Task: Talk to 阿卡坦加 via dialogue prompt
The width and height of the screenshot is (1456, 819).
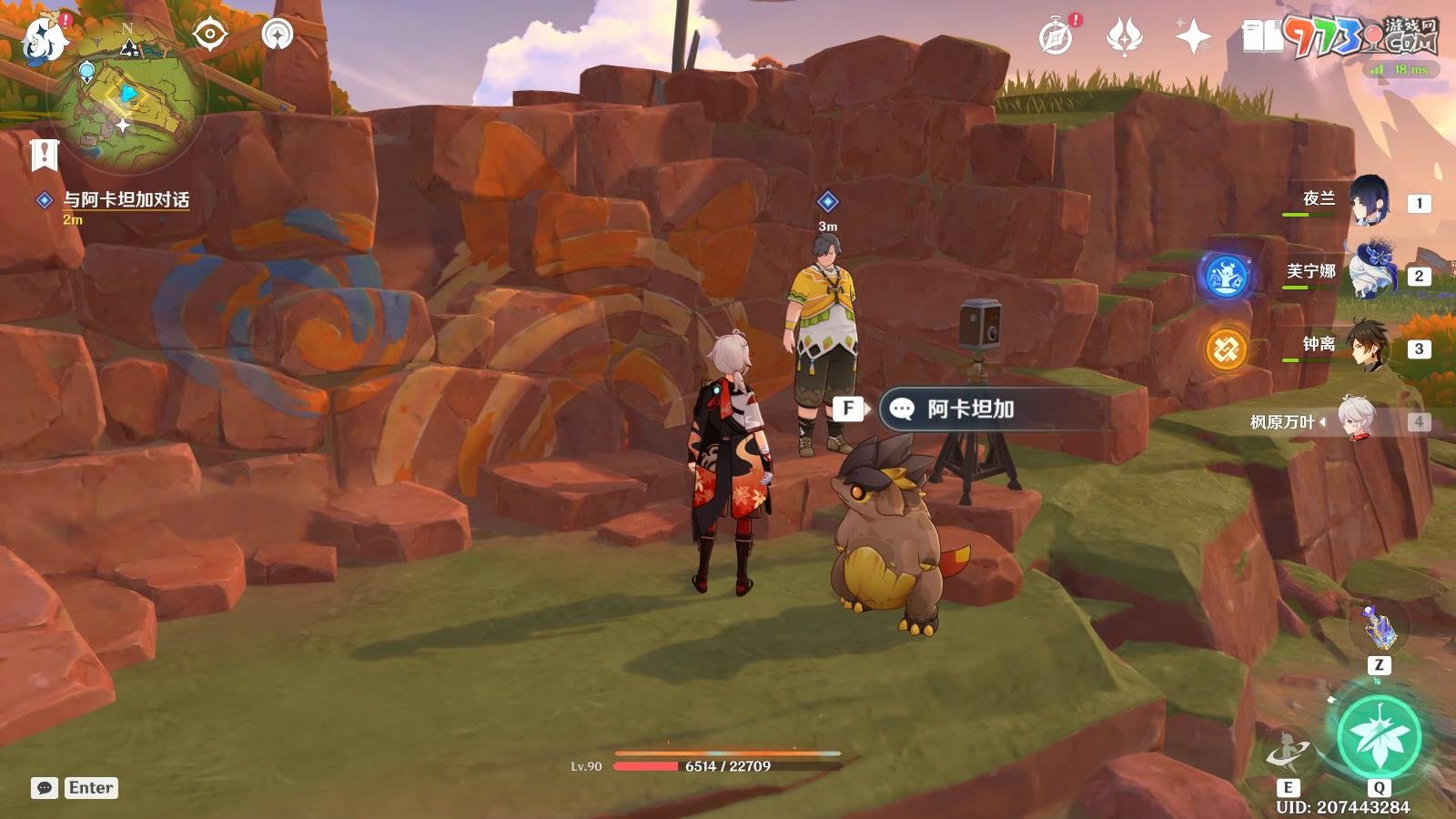Action: (x=970, y=409)
